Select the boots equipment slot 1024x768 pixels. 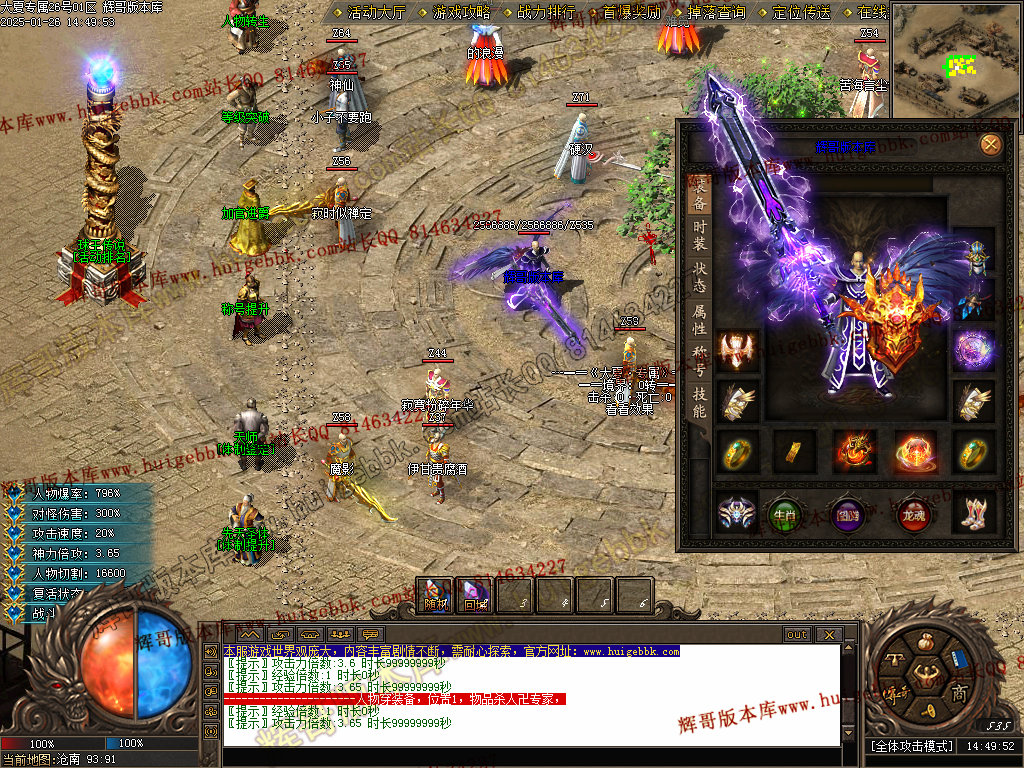(972, 514)
